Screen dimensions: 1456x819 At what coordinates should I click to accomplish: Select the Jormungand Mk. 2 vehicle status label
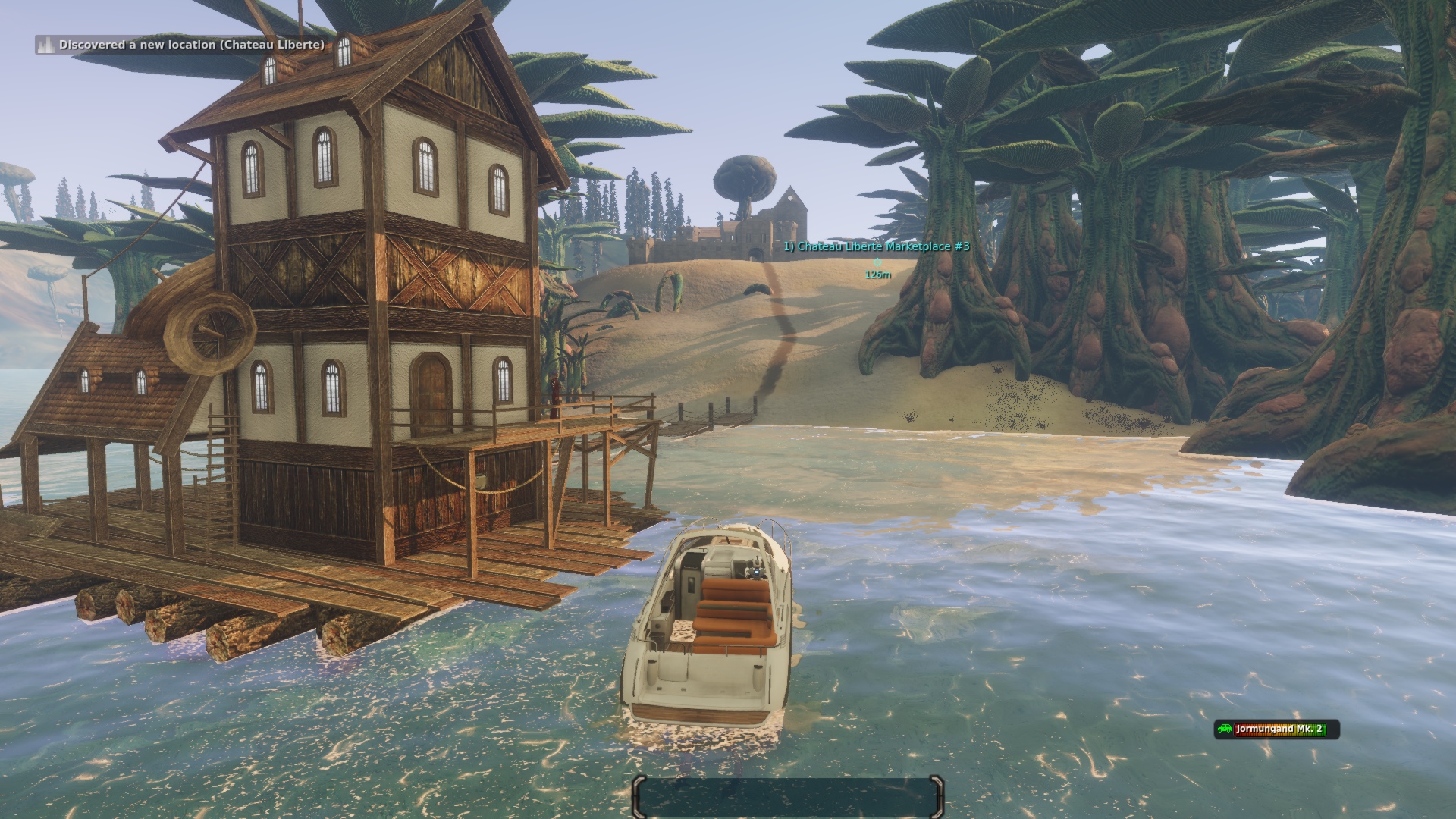pos(1277,730)
